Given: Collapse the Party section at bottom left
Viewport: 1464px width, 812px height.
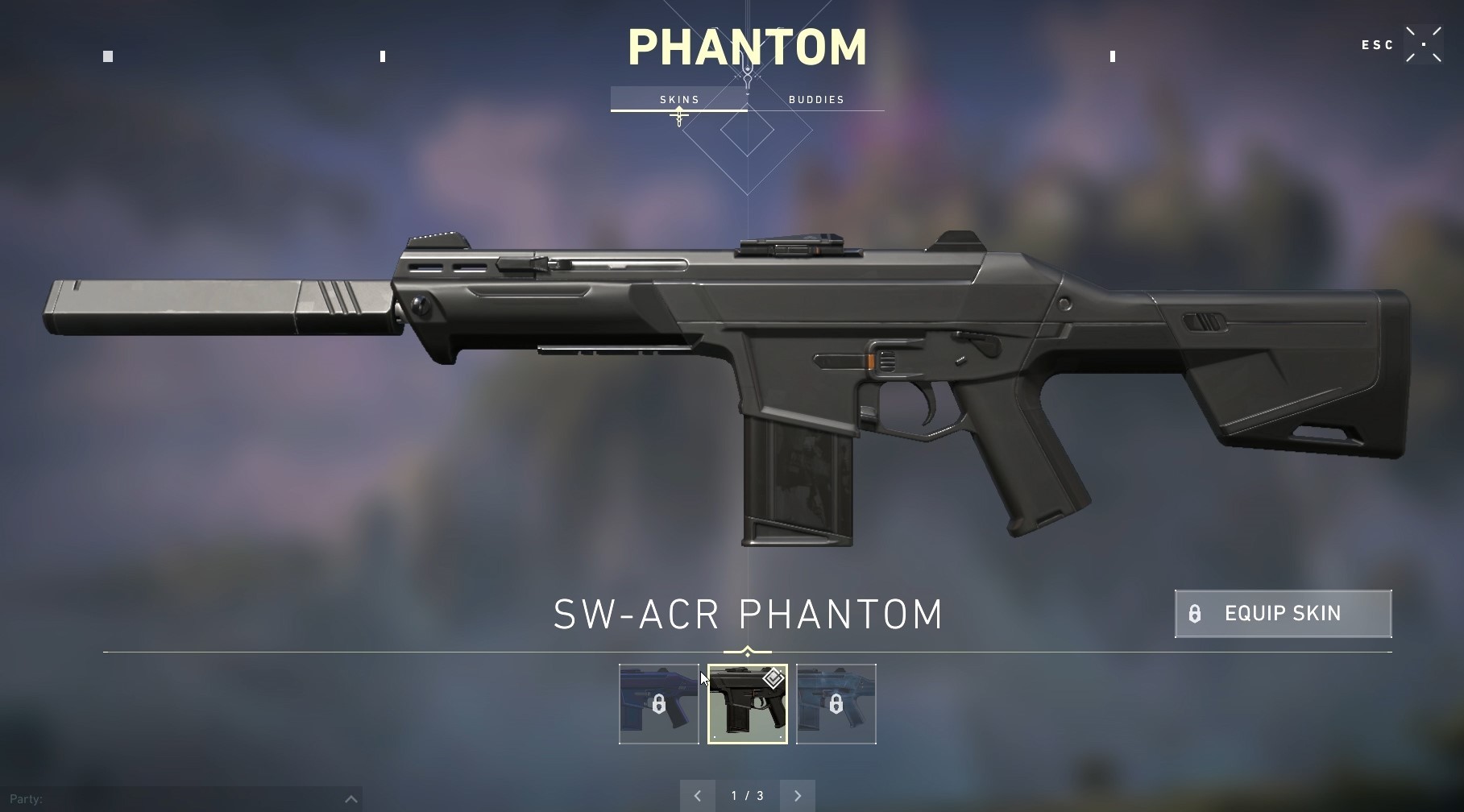Looking at the screenshot, I should [x=352, y=798].
